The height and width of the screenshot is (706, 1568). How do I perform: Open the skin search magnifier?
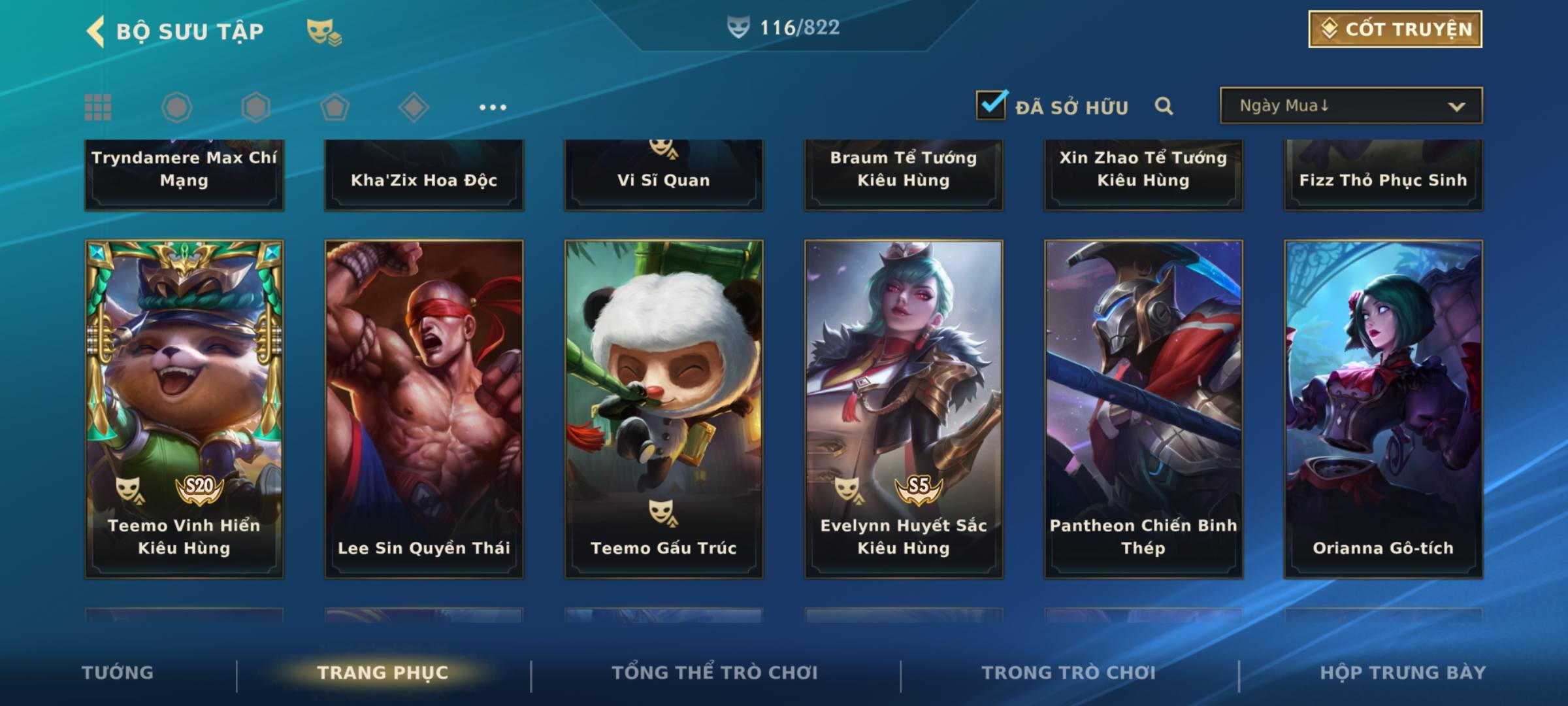point(1164,106)
